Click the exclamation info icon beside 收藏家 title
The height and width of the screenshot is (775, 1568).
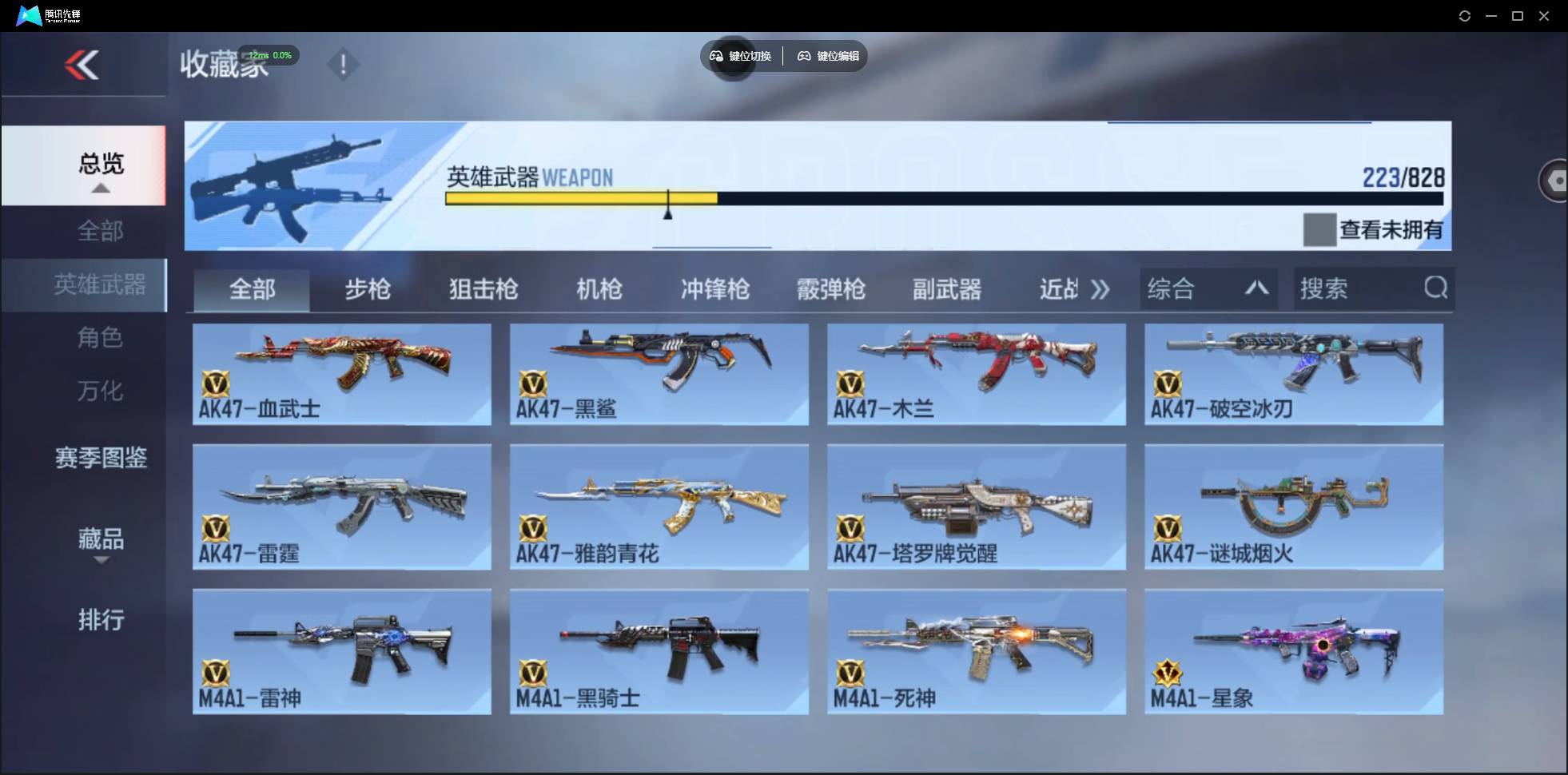tap(344, 64)
